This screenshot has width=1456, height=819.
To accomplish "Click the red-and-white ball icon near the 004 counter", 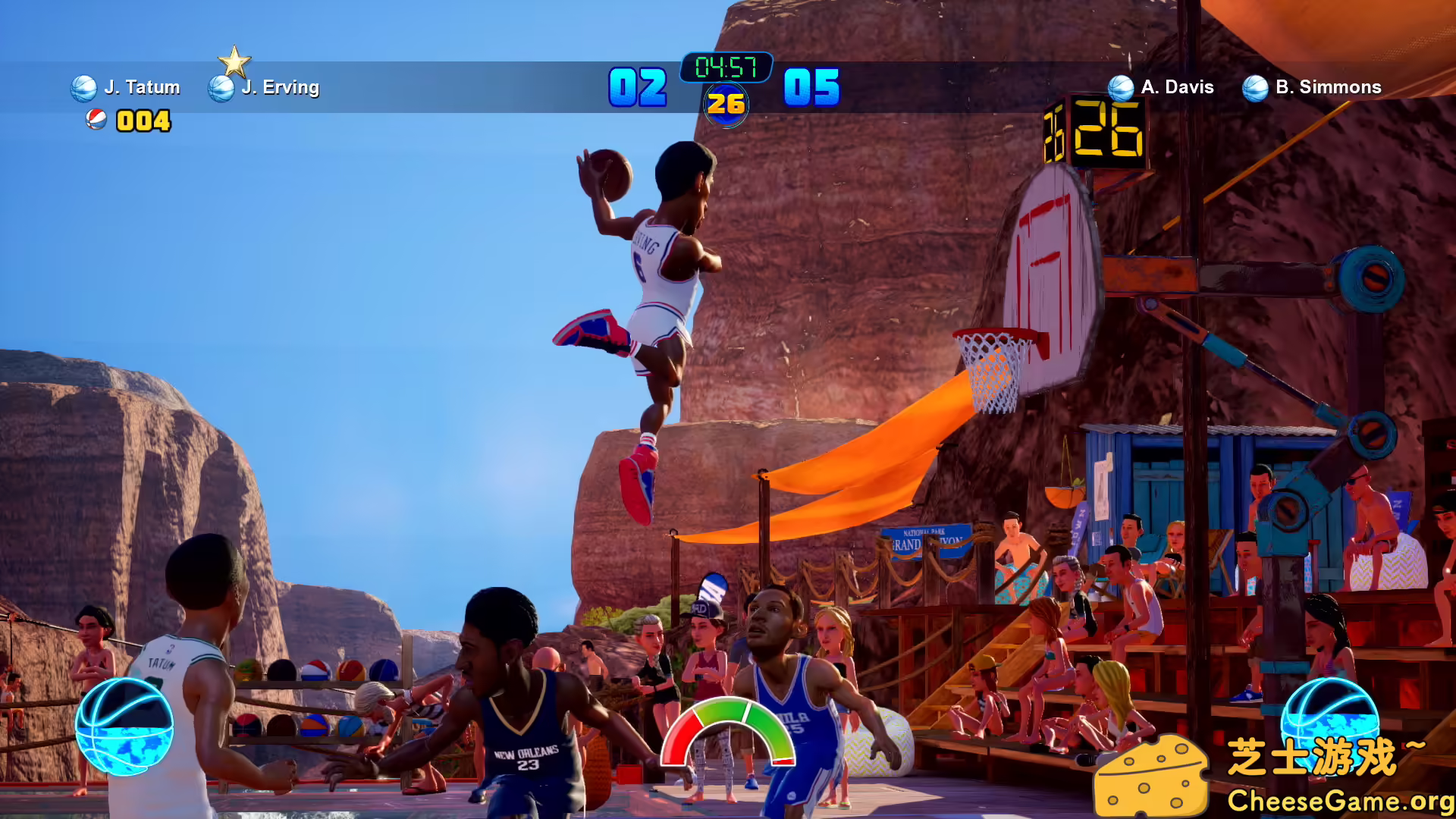I will point(96,120).
